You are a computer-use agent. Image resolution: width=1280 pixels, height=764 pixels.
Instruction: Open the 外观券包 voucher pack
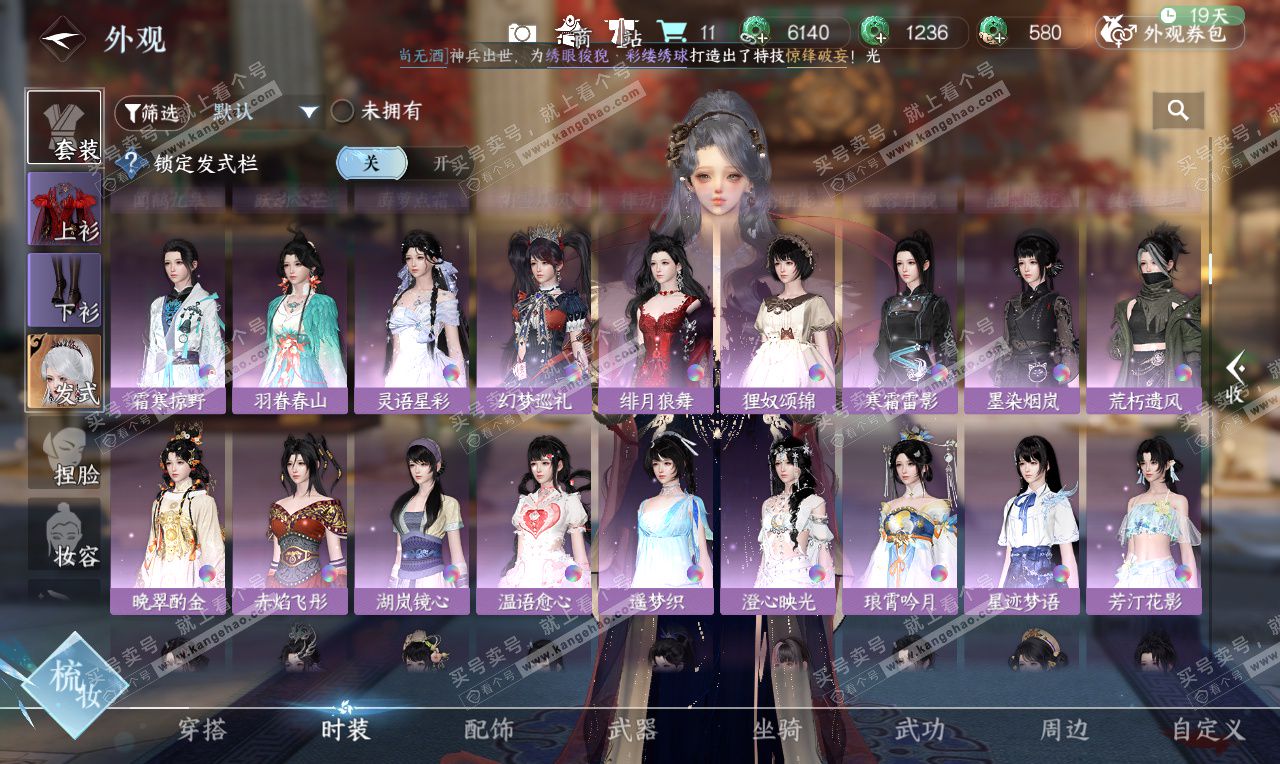1170,33
